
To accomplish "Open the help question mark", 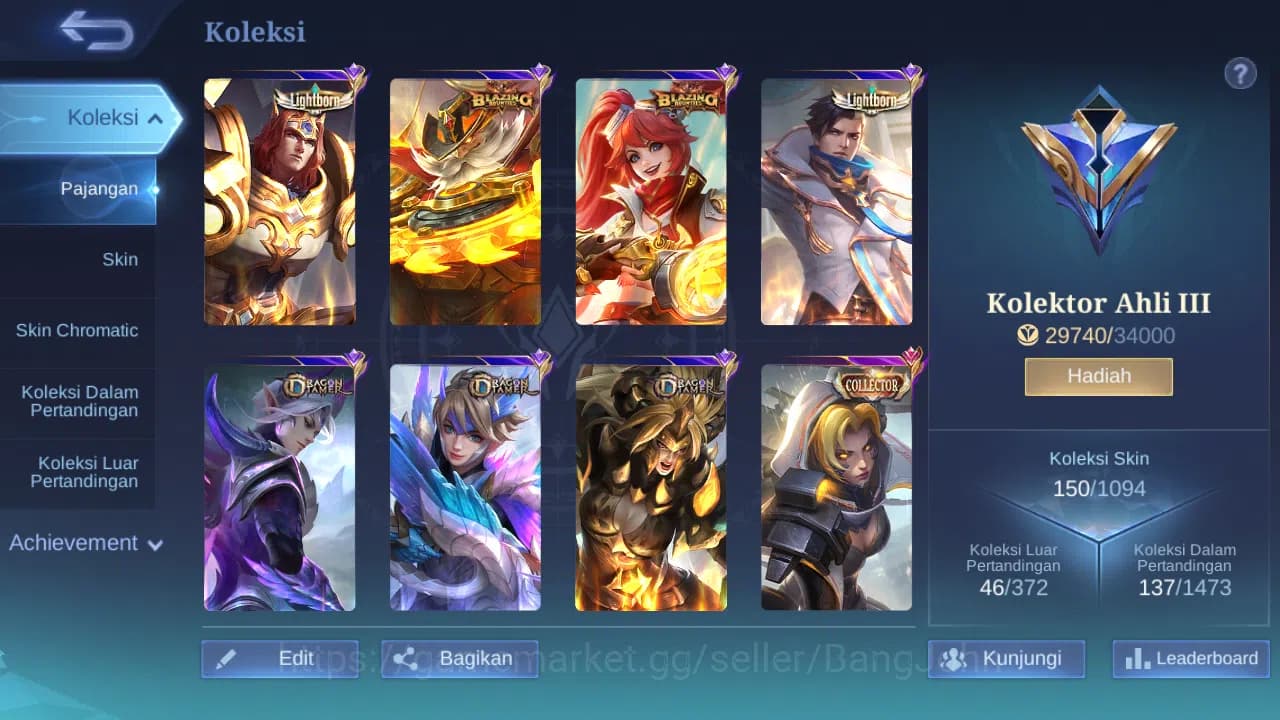I will (x=1240, y=73).
